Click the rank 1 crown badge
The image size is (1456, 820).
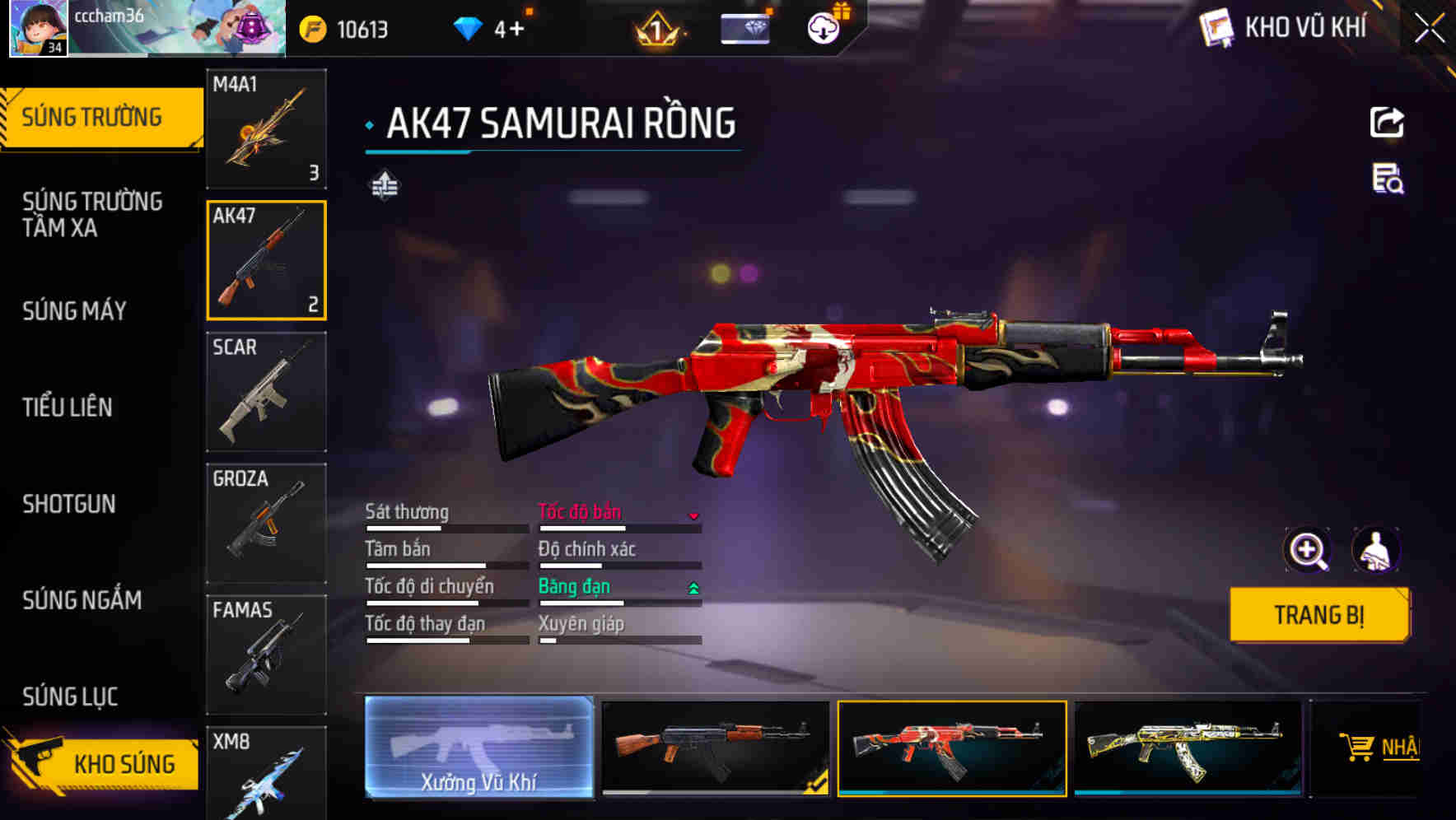pyautogui.click(x=655, y=27)
